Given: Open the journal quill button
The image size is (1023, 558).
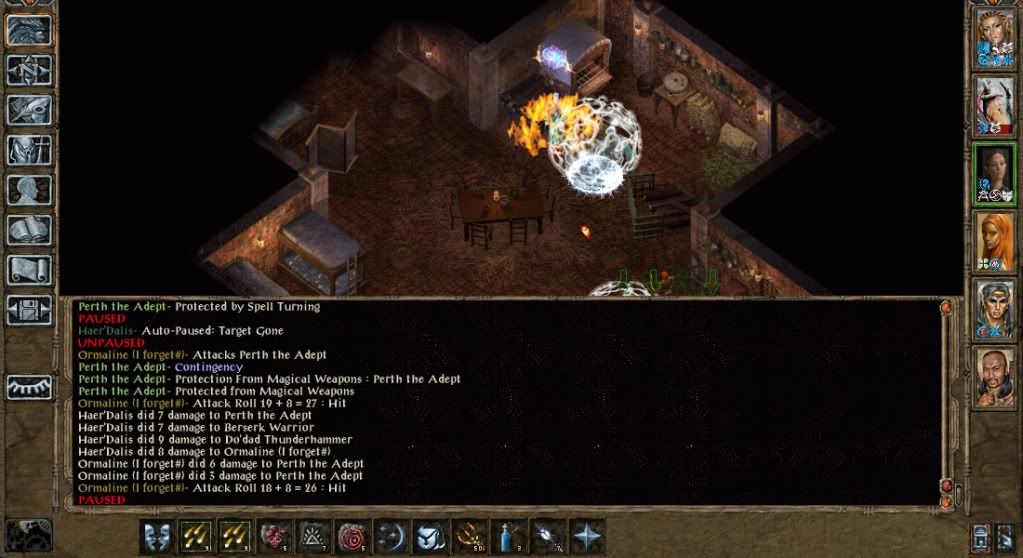Looking at the screenshot, I should pyautogui.click(x=29, y=110).
